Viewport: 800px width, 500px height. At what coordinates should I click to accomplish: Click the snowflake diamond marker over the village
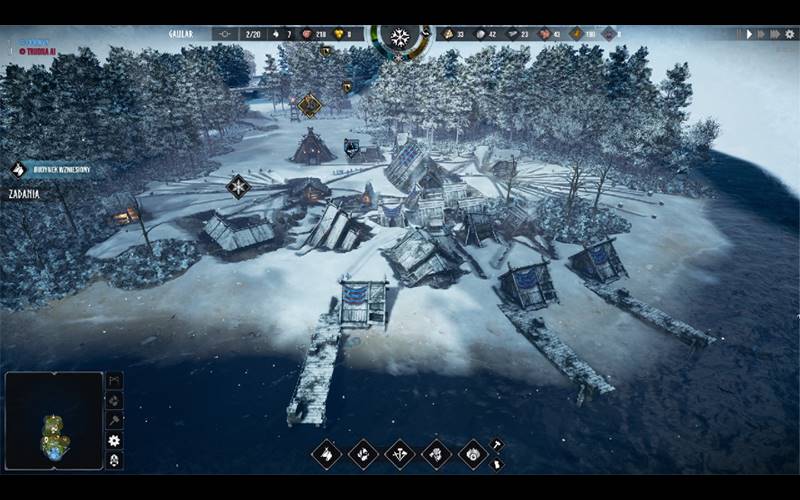tap(238, 186)
